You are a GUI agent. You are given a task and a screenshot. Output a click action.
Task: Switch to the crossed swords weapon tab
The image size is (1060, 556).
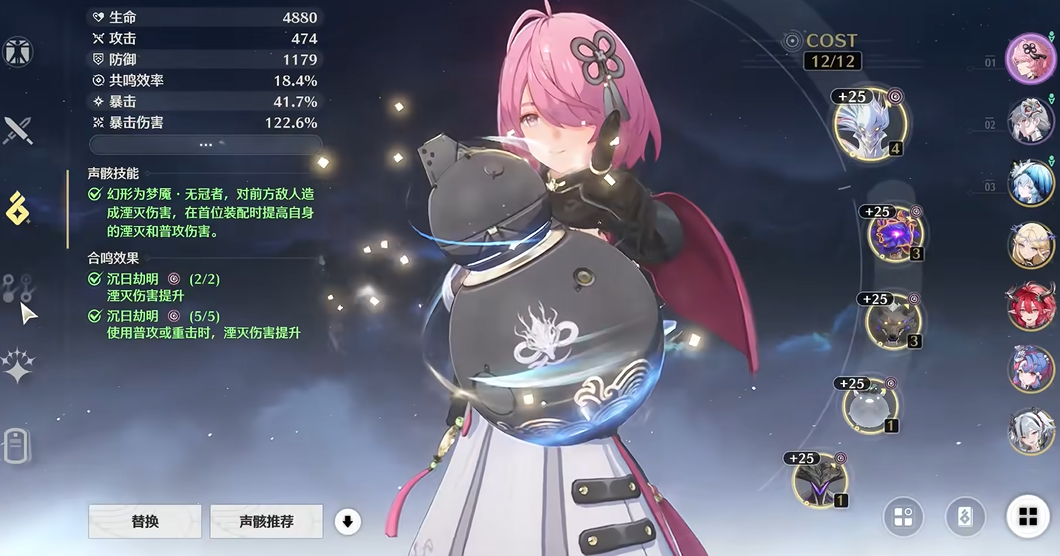coord(18,129)
